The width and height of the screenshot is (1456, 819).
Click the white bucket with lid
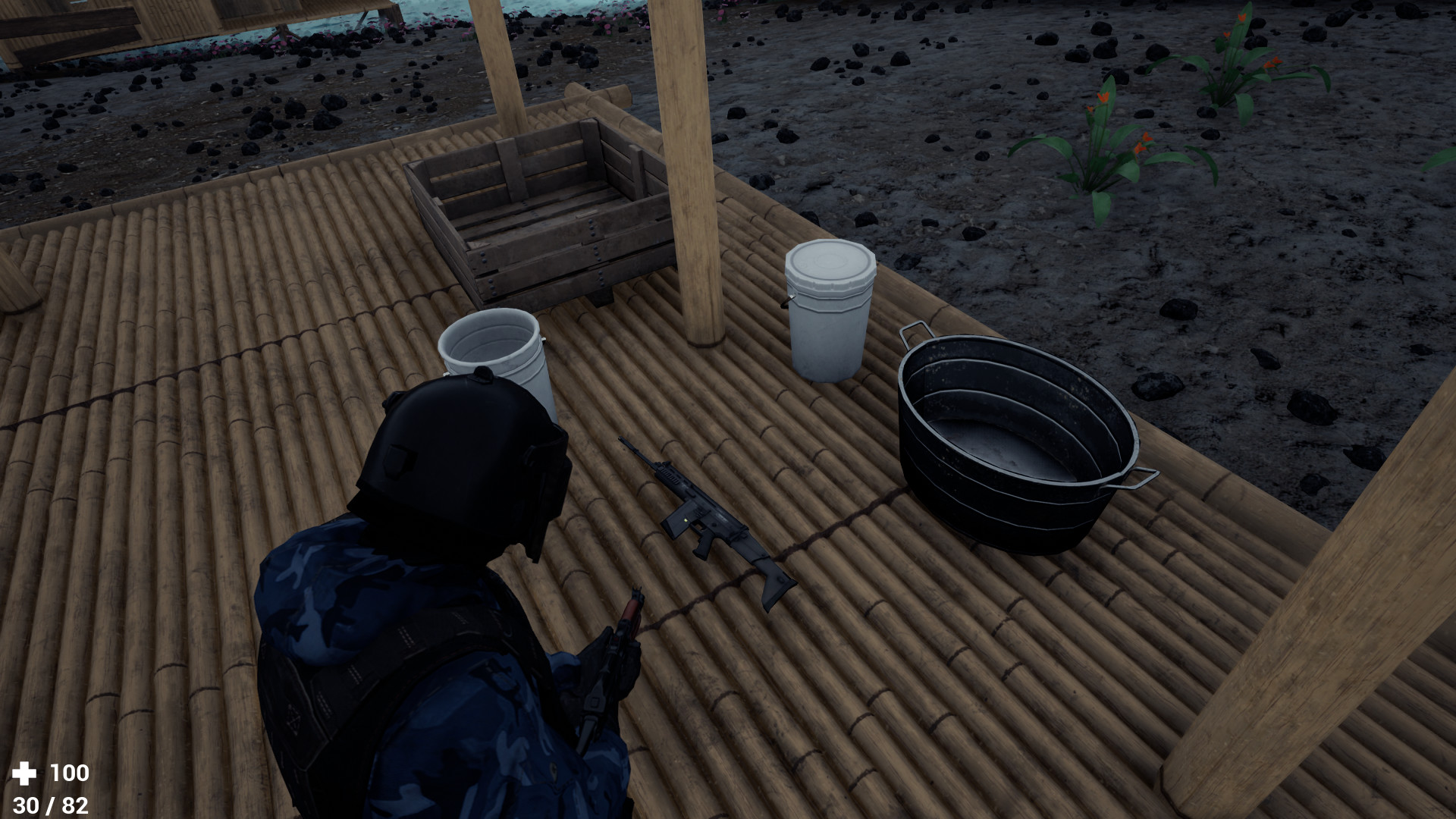tap(830, 311)
